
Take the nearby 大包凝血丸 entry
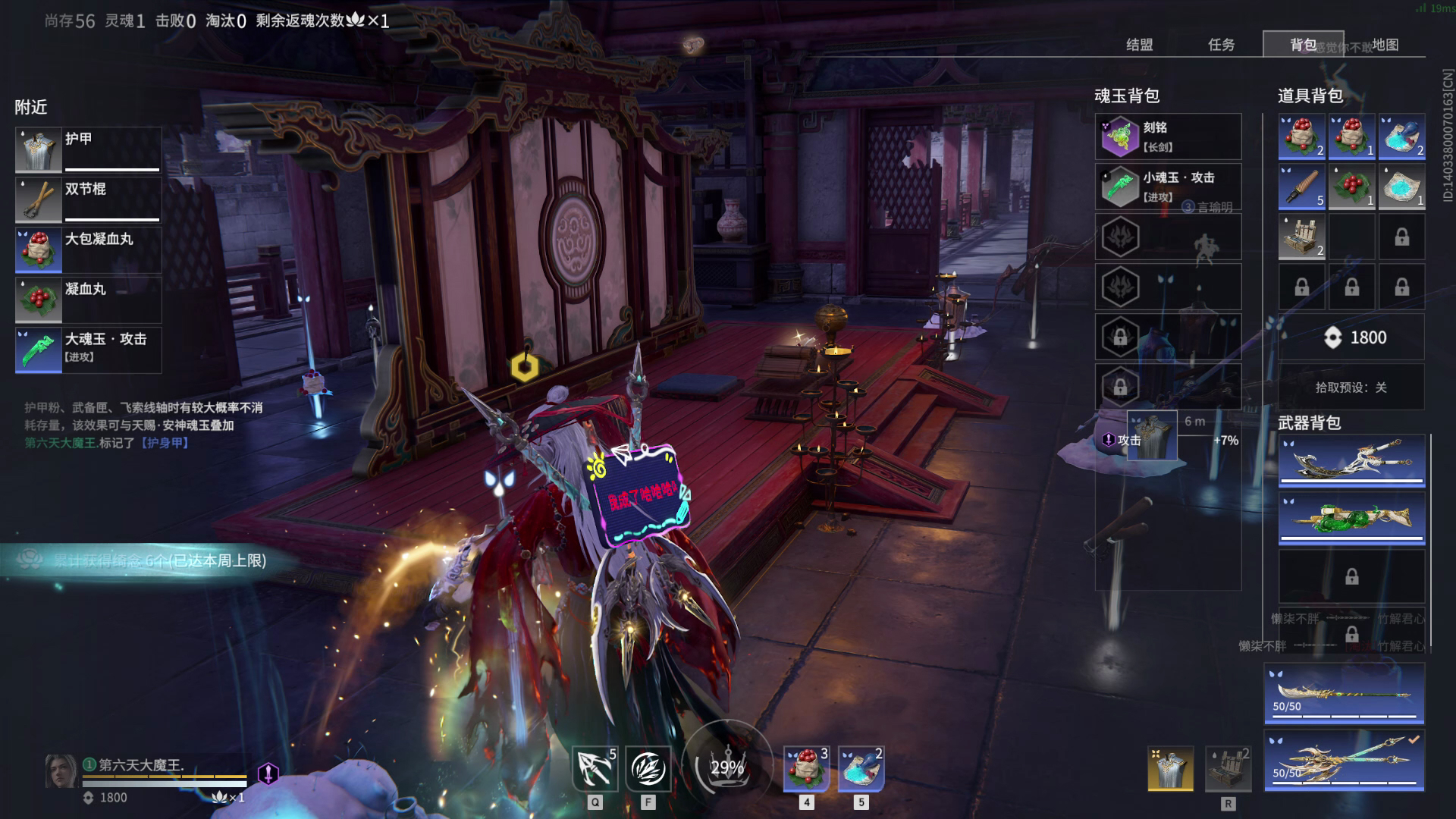point(88,249)
